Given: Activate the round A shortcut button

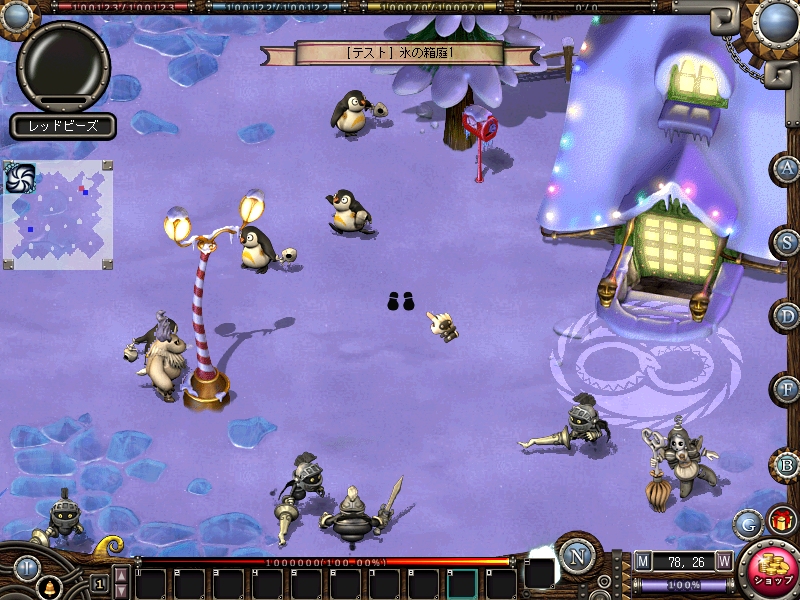Looking at the screenshot, I should pos(788,169).
